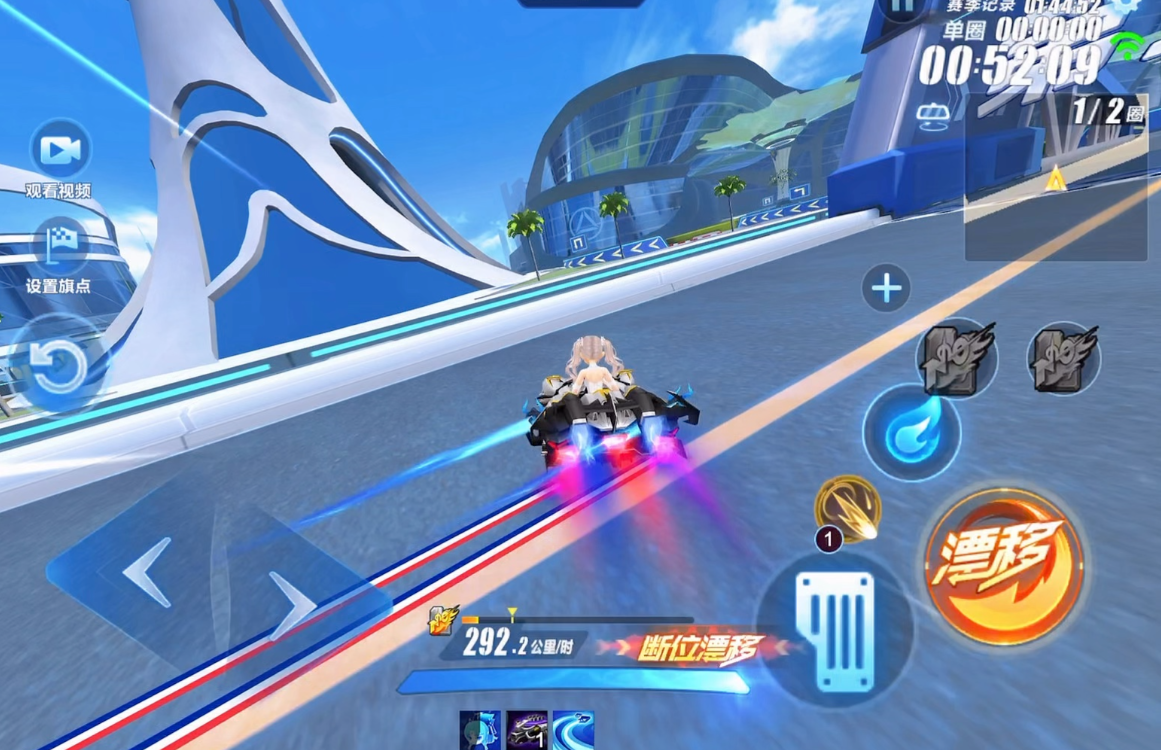
Task: Steer left with the left arrow
Action: (x=147, y=575)
